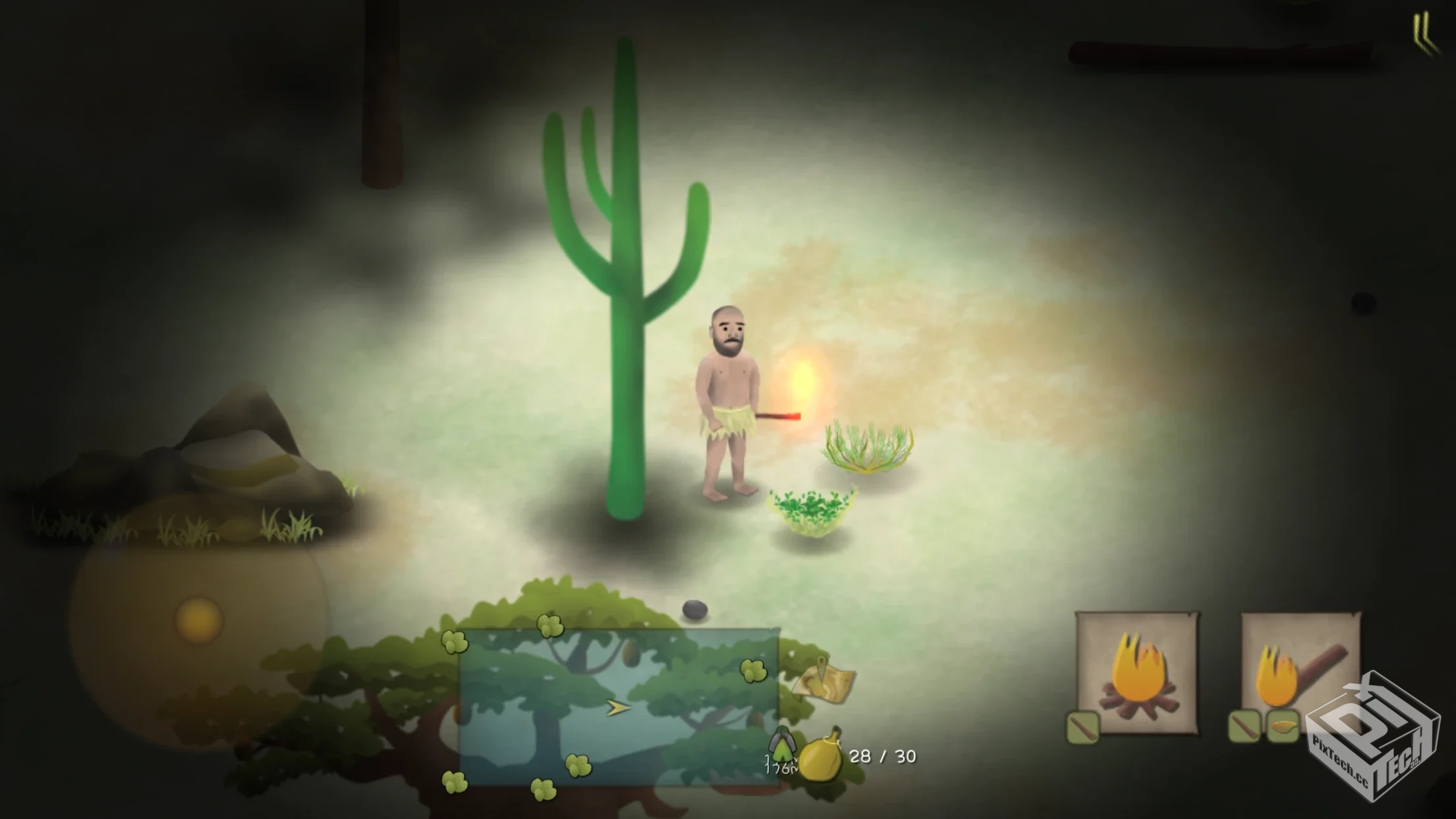Click the minimap panel
Viewport: 1456px width, 819px height.
pos(619,707)
